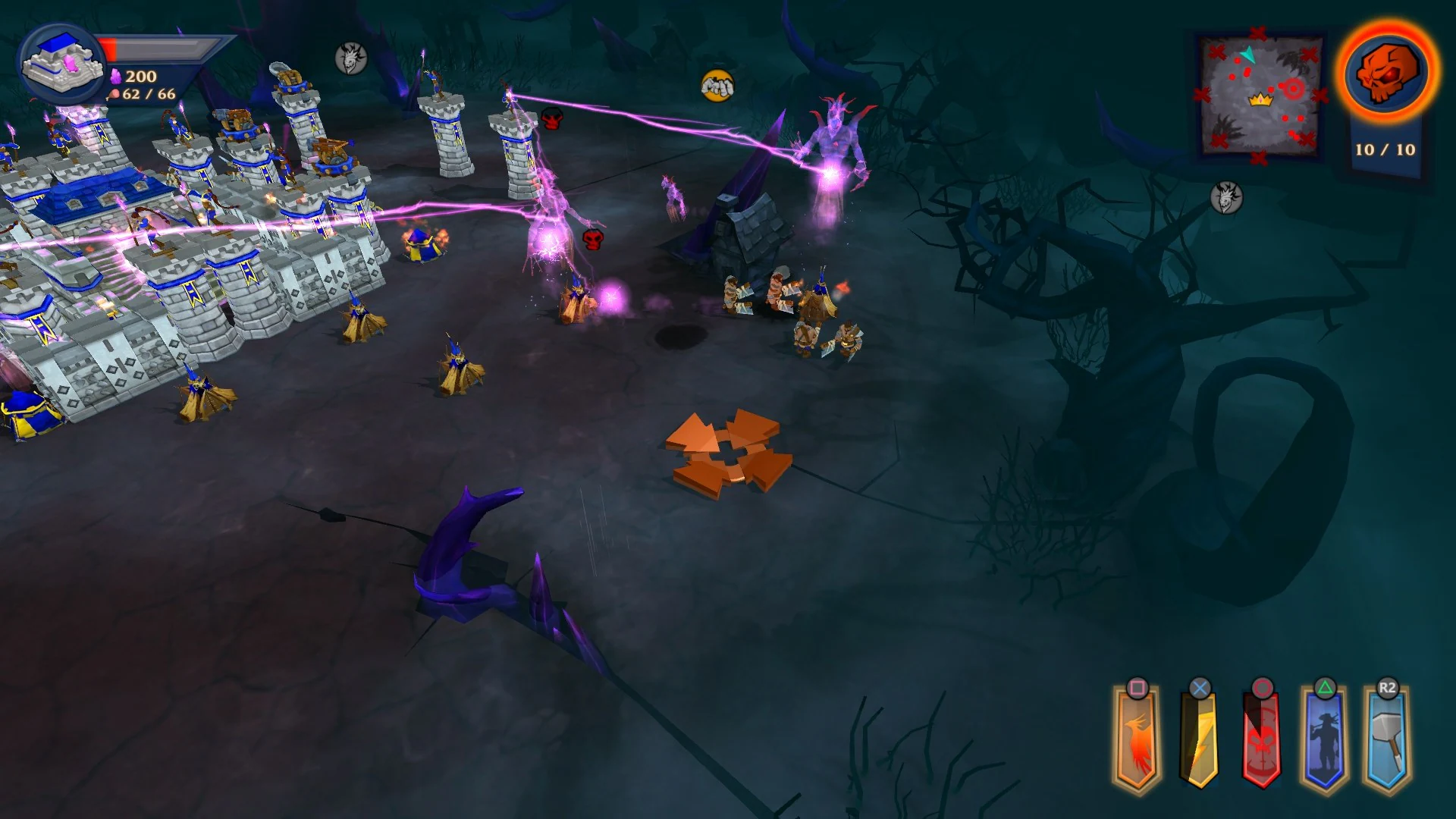Click the crystal count showing 200
The image size is (1456, 819).
point(139,76)
